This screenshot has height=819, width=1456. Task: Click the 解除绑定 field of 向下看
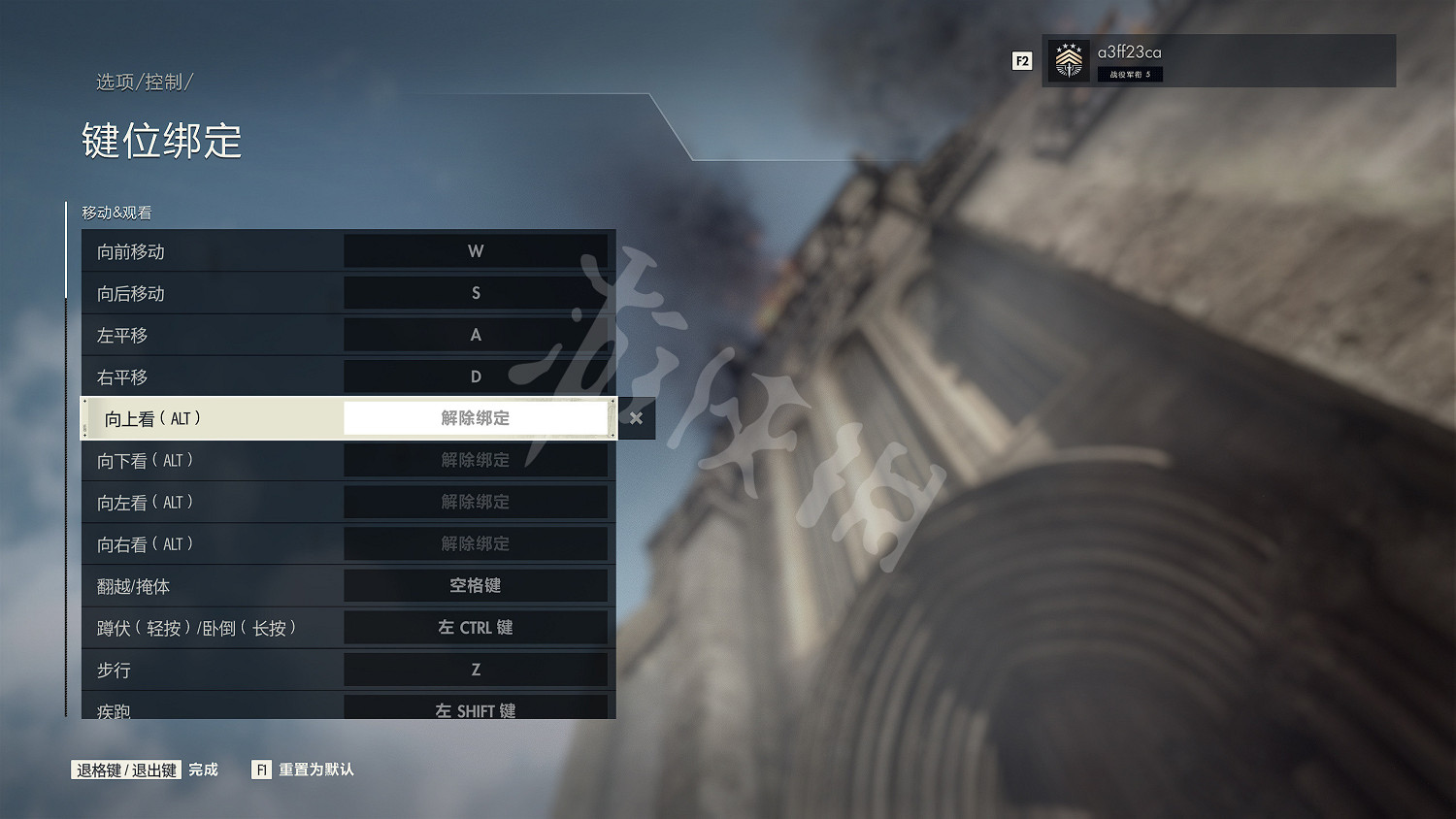[x=476, y=460]
